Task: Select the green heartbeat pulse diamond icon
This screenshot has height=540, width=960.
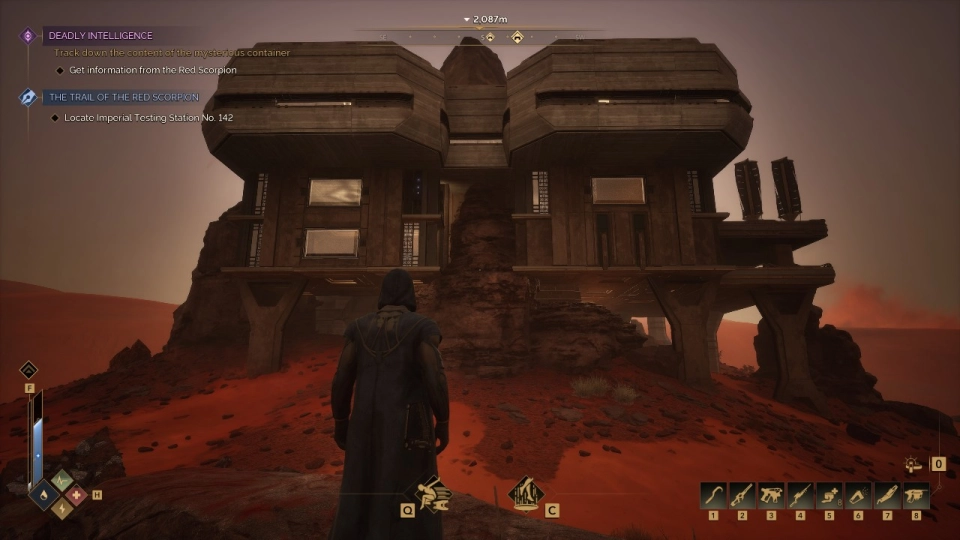Action: coord(61,481)
